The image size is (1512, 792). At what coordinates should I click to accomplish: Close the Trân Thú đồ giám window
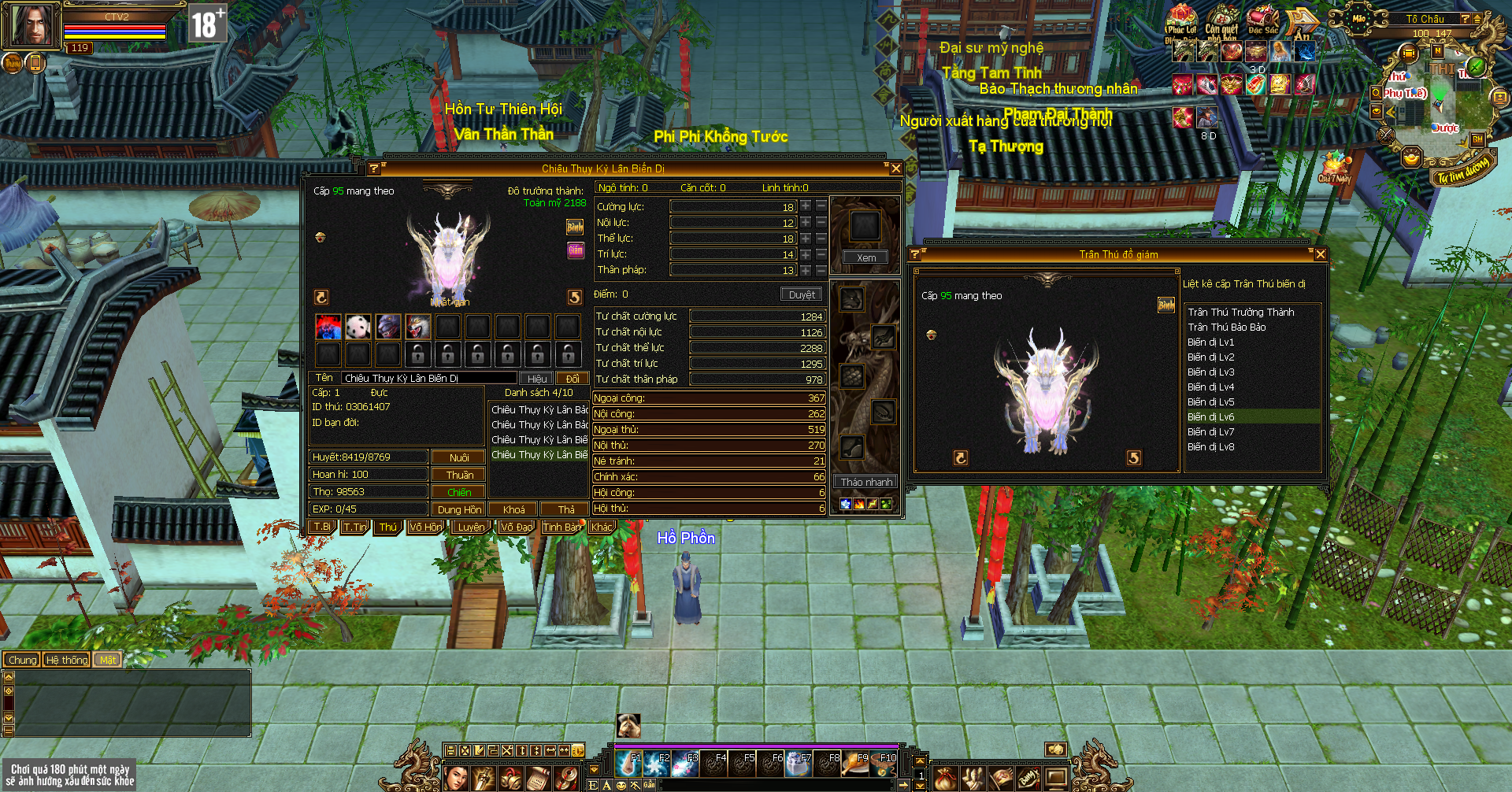1321,254
